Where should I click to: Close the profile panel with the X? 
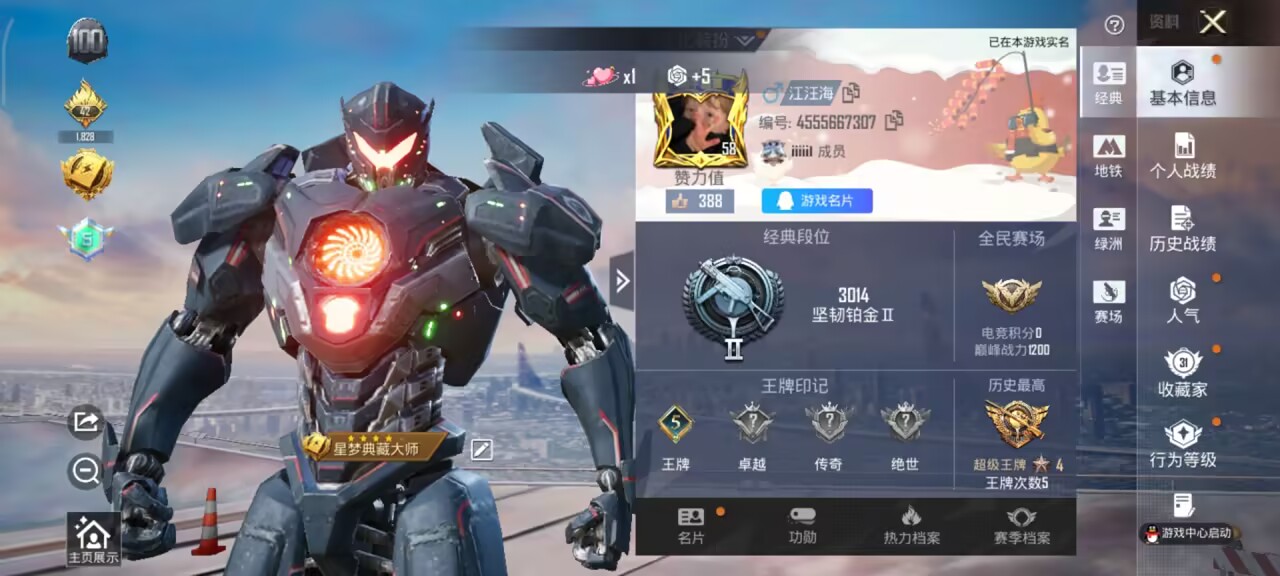point(1213,22)
